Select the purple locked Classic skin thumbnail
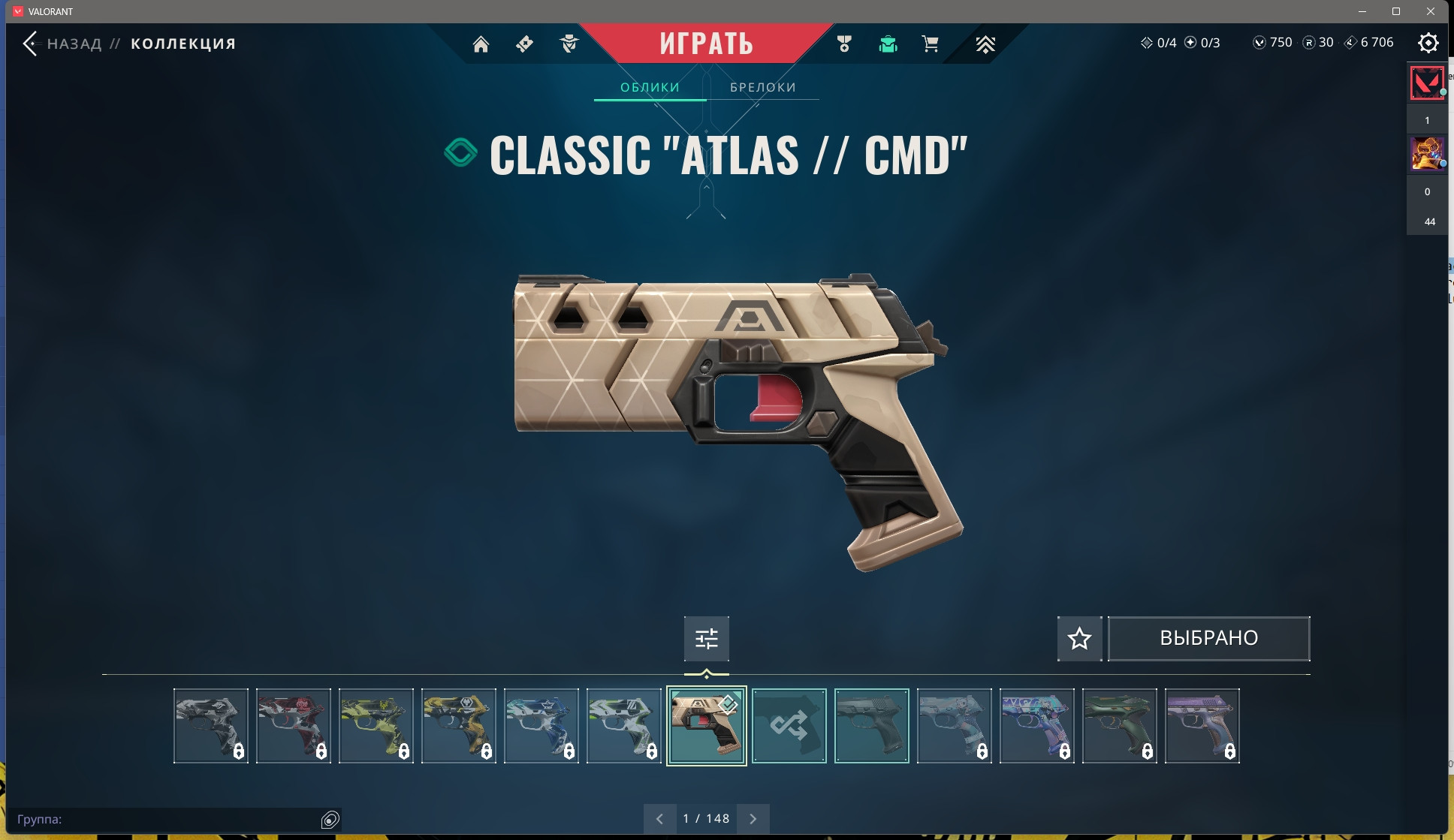 [1202, 726]
